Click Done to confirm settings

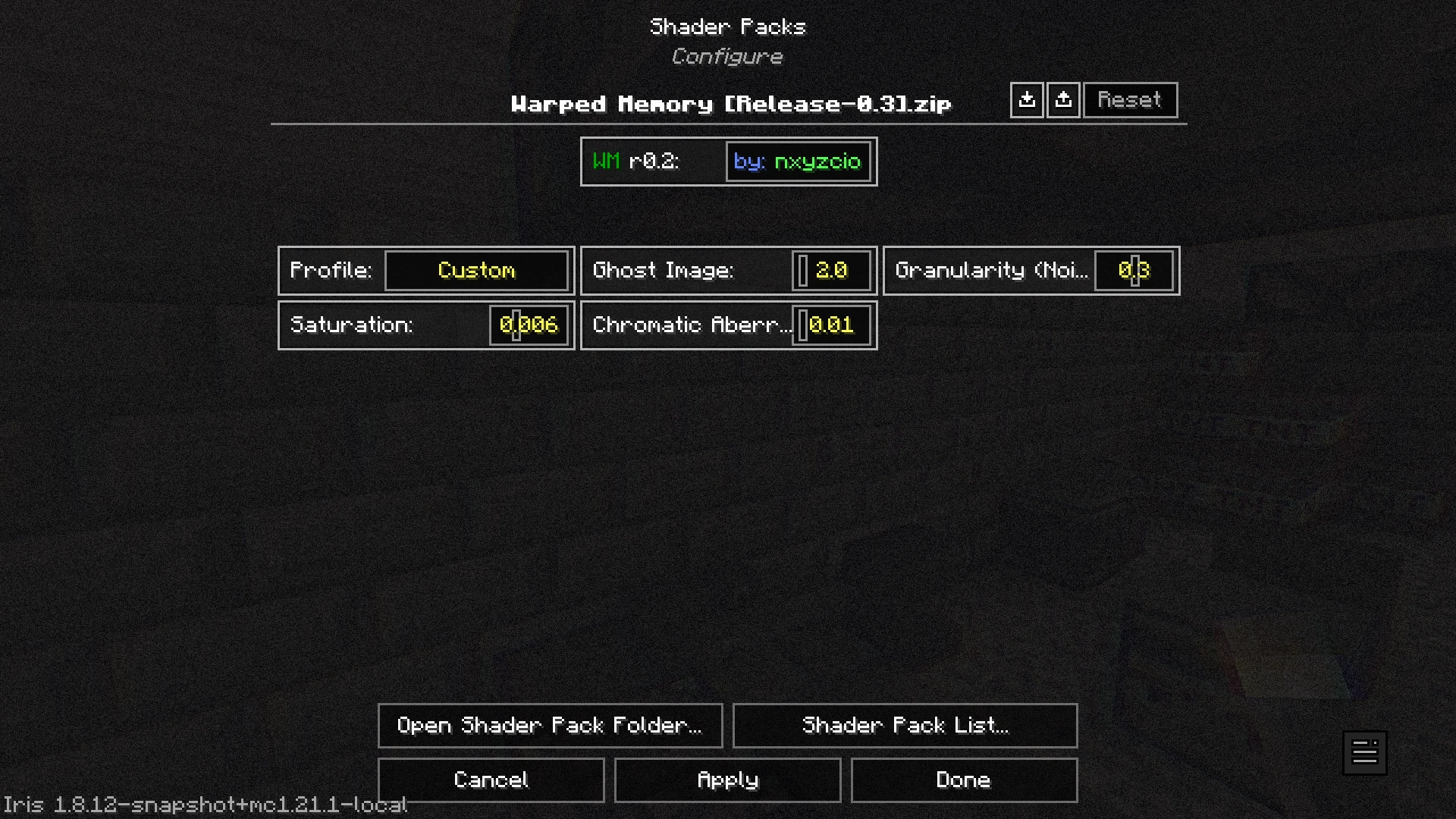[x=964, y=780]
